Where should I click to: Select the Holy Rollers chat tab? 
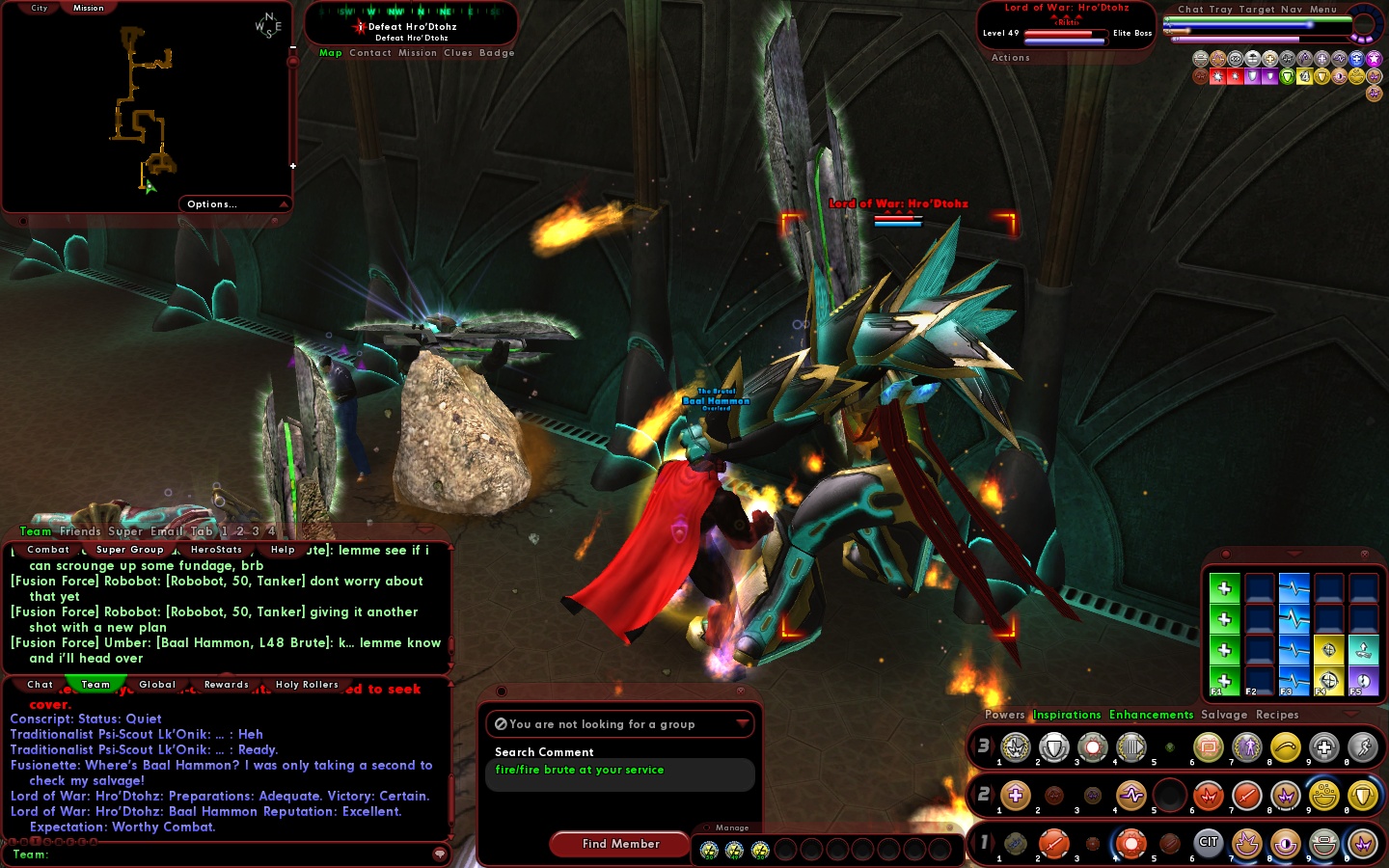pos(307,685)
